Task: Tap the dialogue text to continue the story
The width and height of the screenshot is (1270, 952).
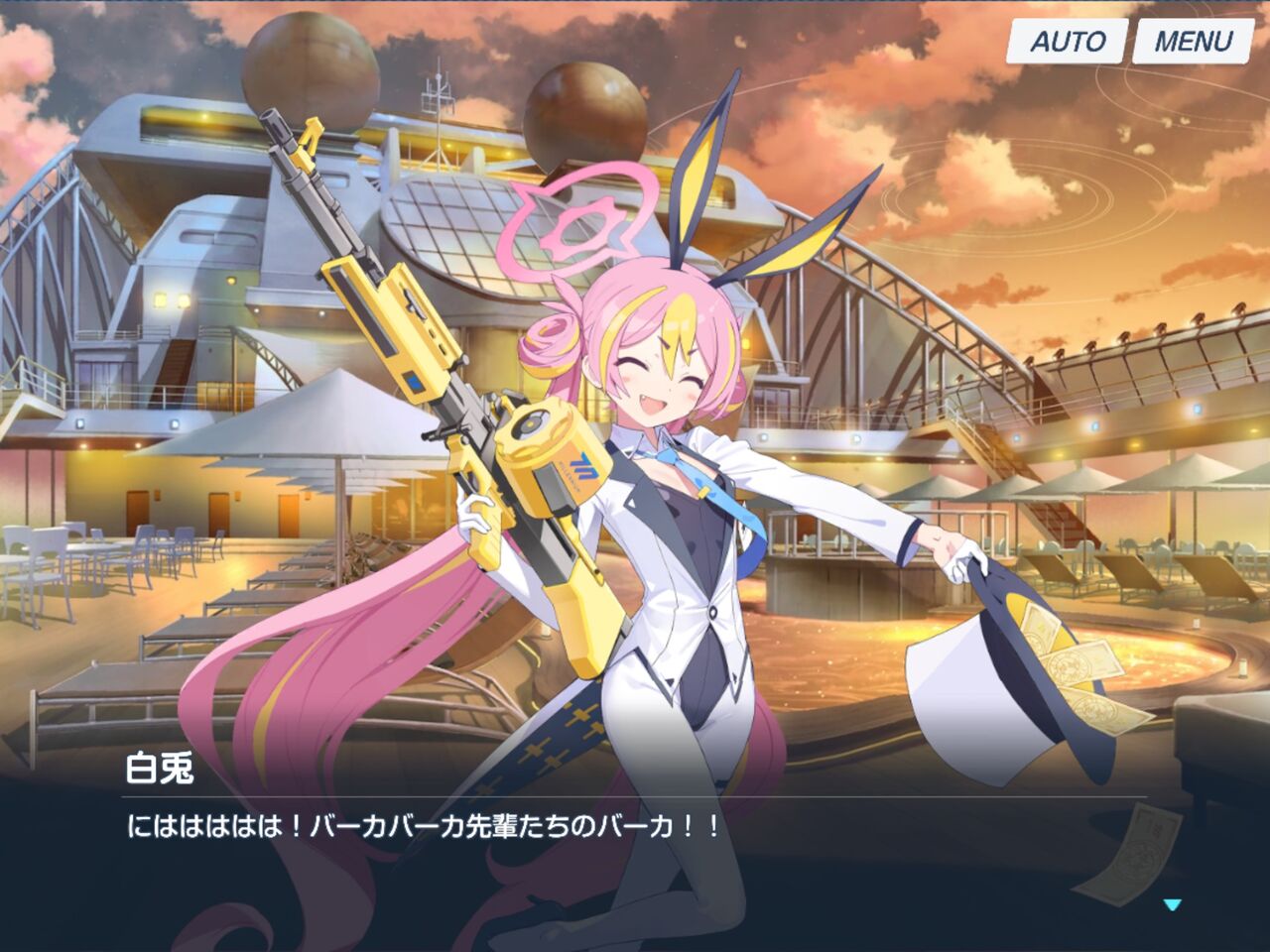Action: point(427,821)
